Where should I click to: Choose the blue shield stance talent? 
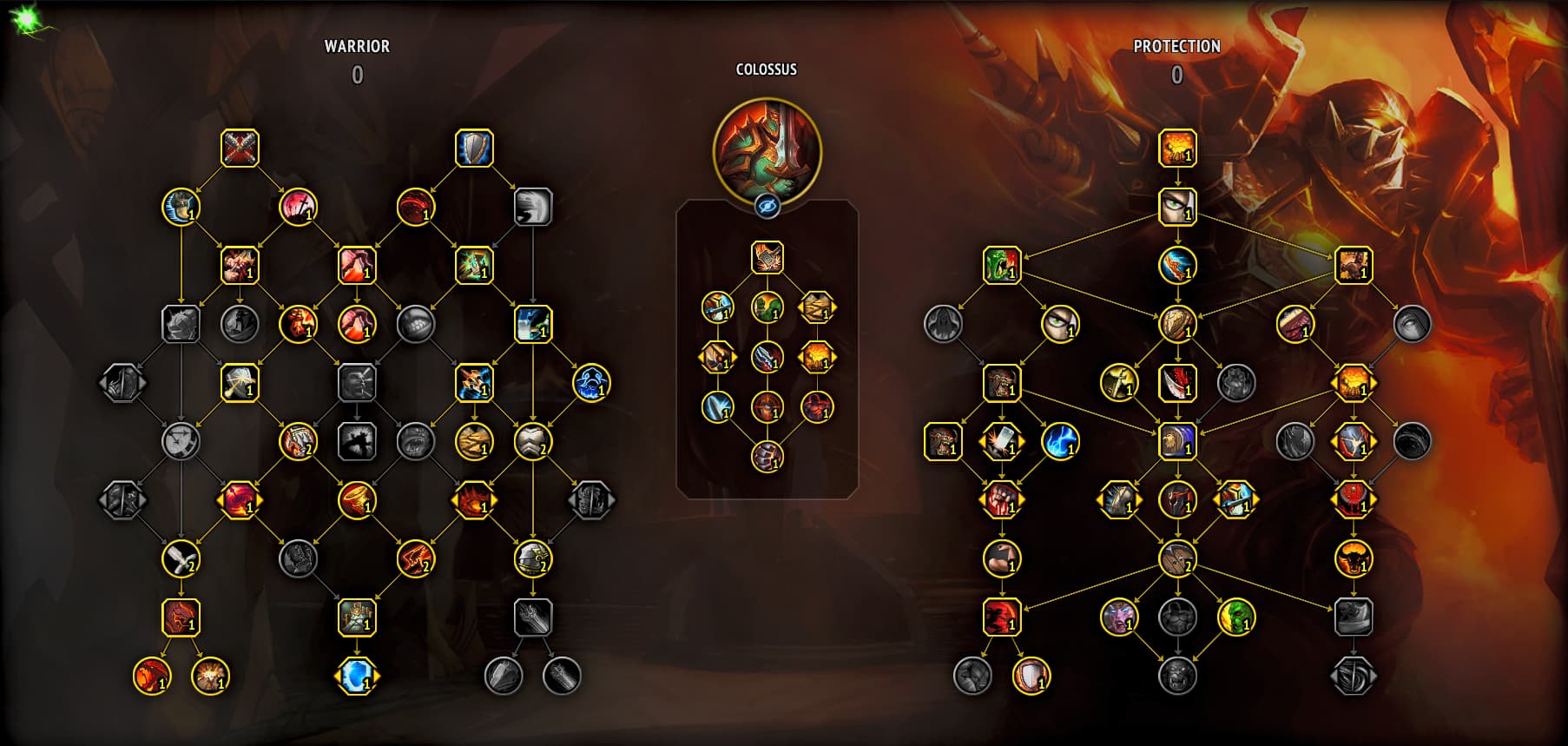[474, 149]
